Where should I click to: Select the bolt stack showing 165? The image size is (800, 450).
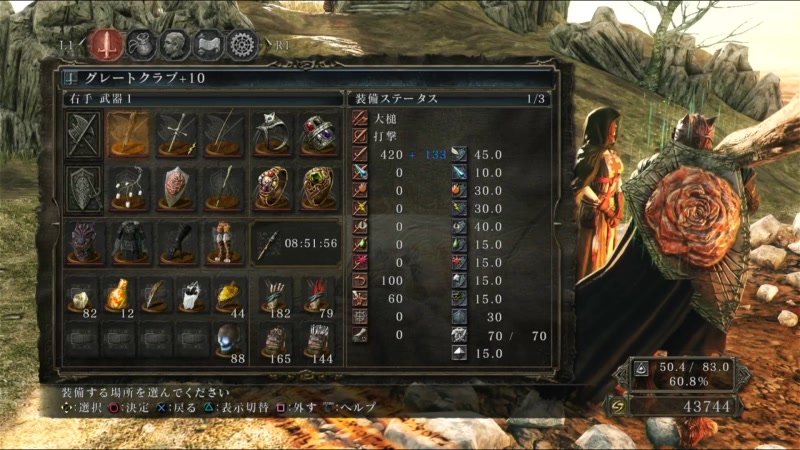tap(274, 341)
